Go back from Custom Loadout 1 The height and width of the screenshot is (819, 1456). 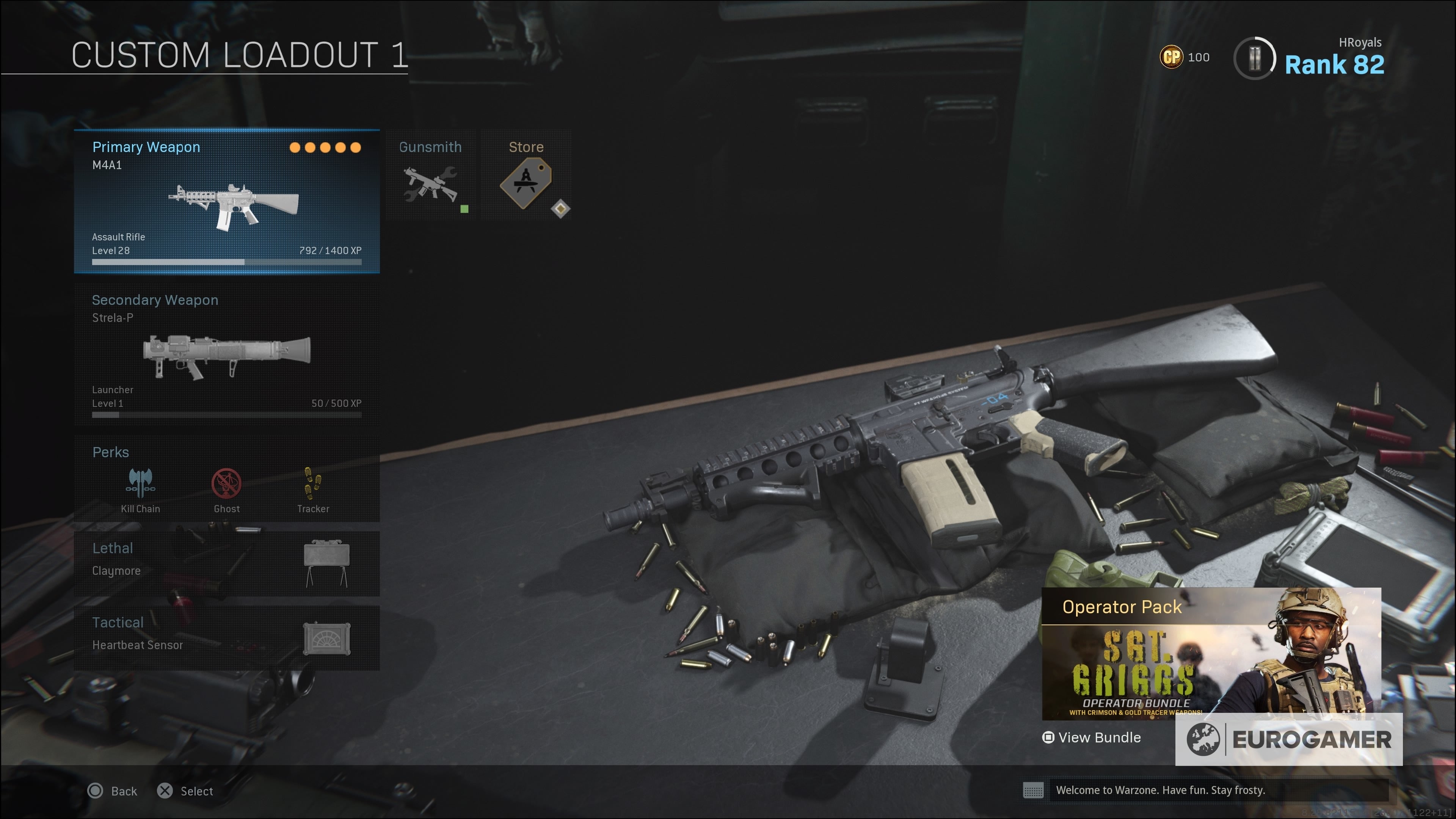pyautogui.click(x=113, y=791)
